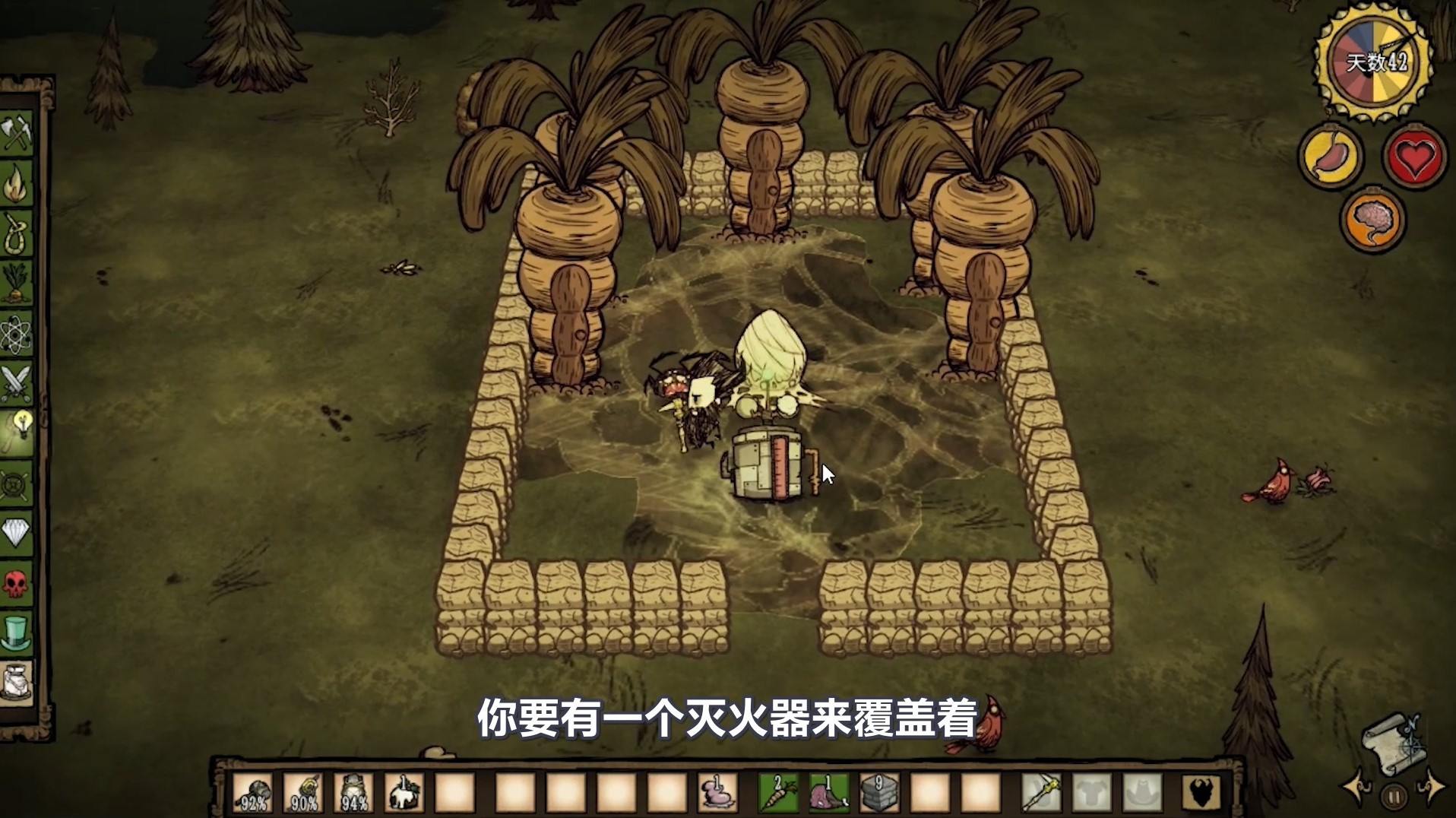Image resolution: width=1456 pixels, height=818 pixels.
Task: Select the carrot stack of 2 in inventory
Action: (x=778, y=793)
